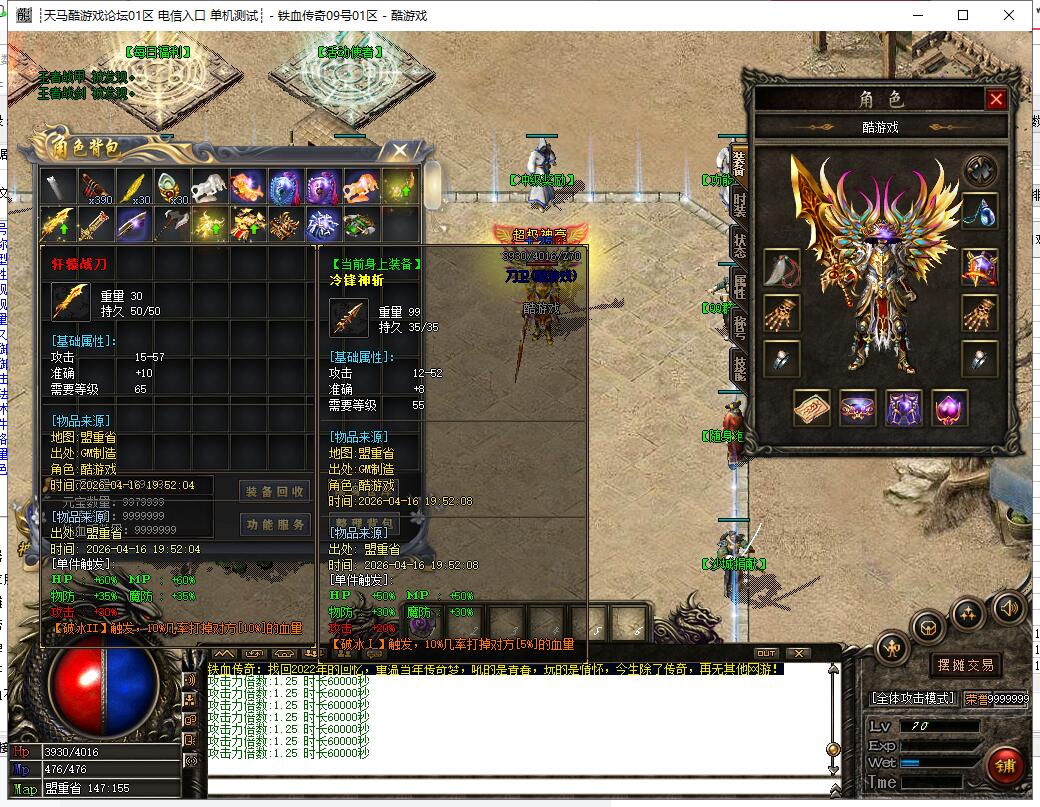The width and height of the screenshot is (1040, 807).
Task: Select the golden feather stack in bag
Action: (x=132, y=187)
